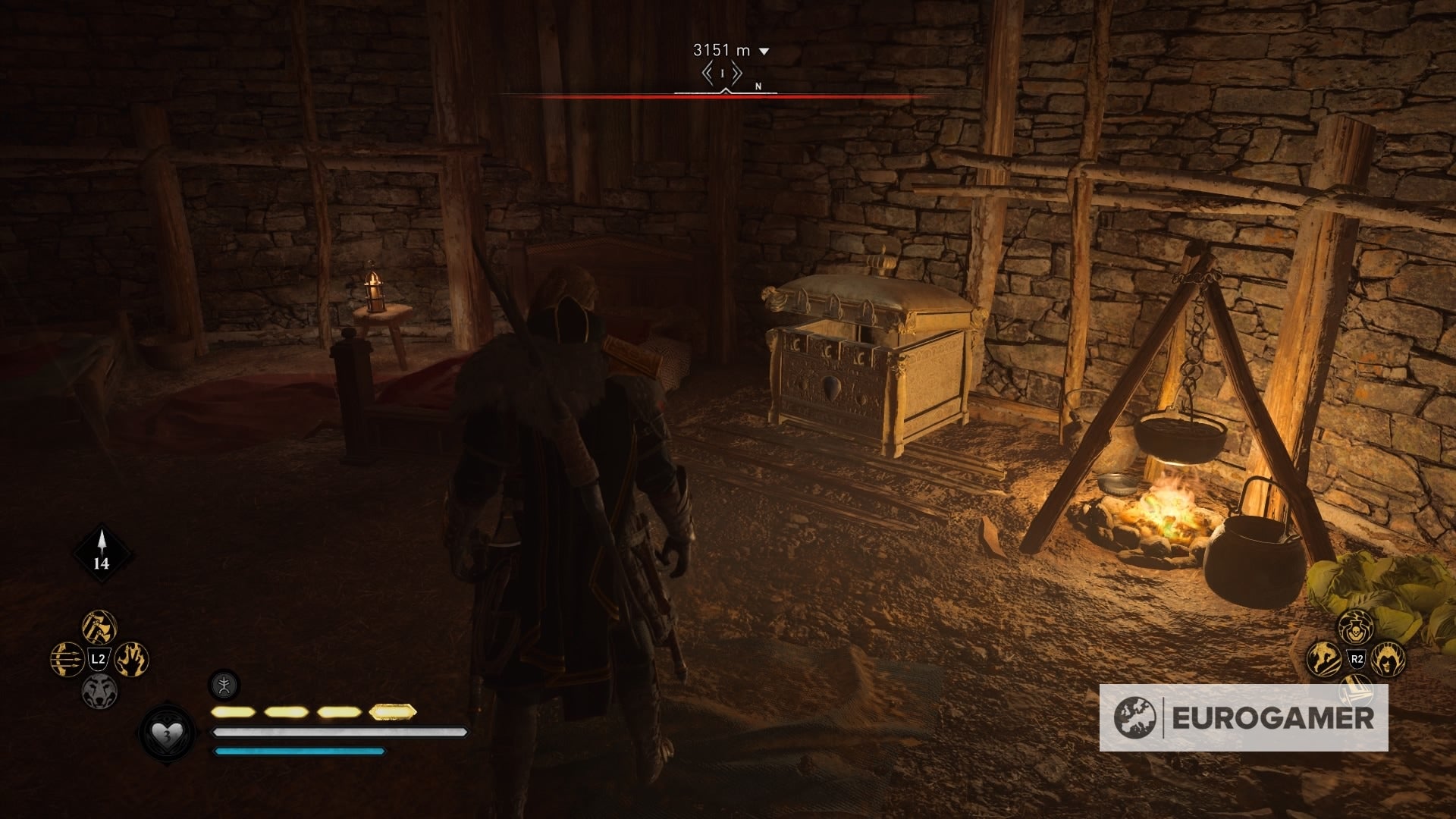This screenshot has width=1456, height=819.
Task: Toggle the greyed-out bear head ability
Action: pyautogui.click(x=100, y=689)
